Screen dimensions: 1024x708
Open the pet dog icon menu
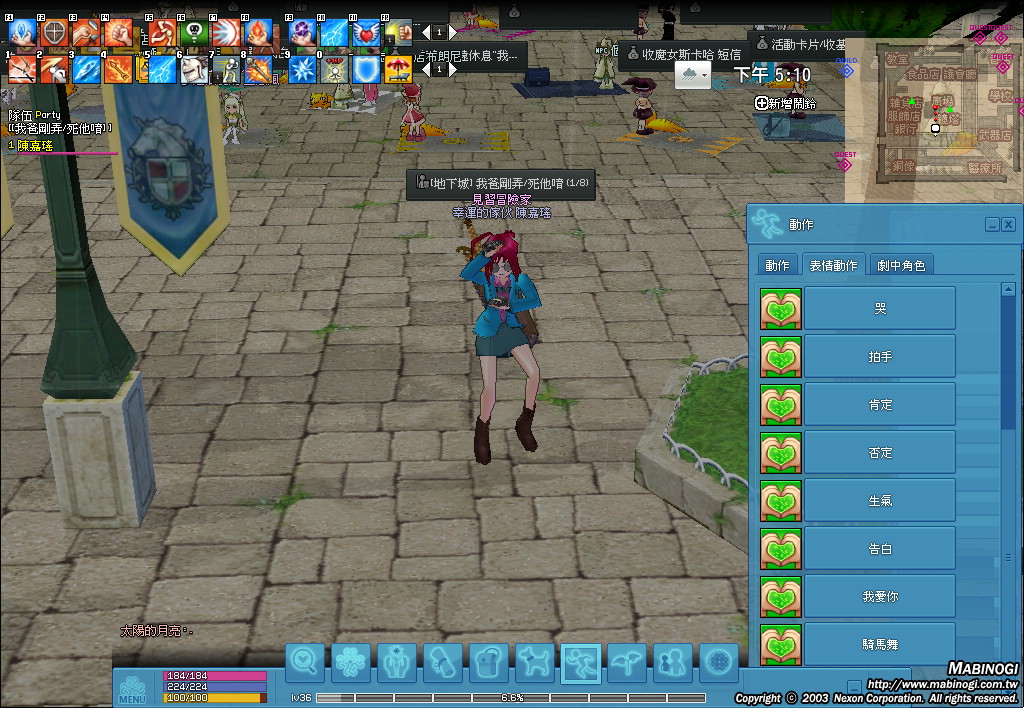[x=534, y=662]
